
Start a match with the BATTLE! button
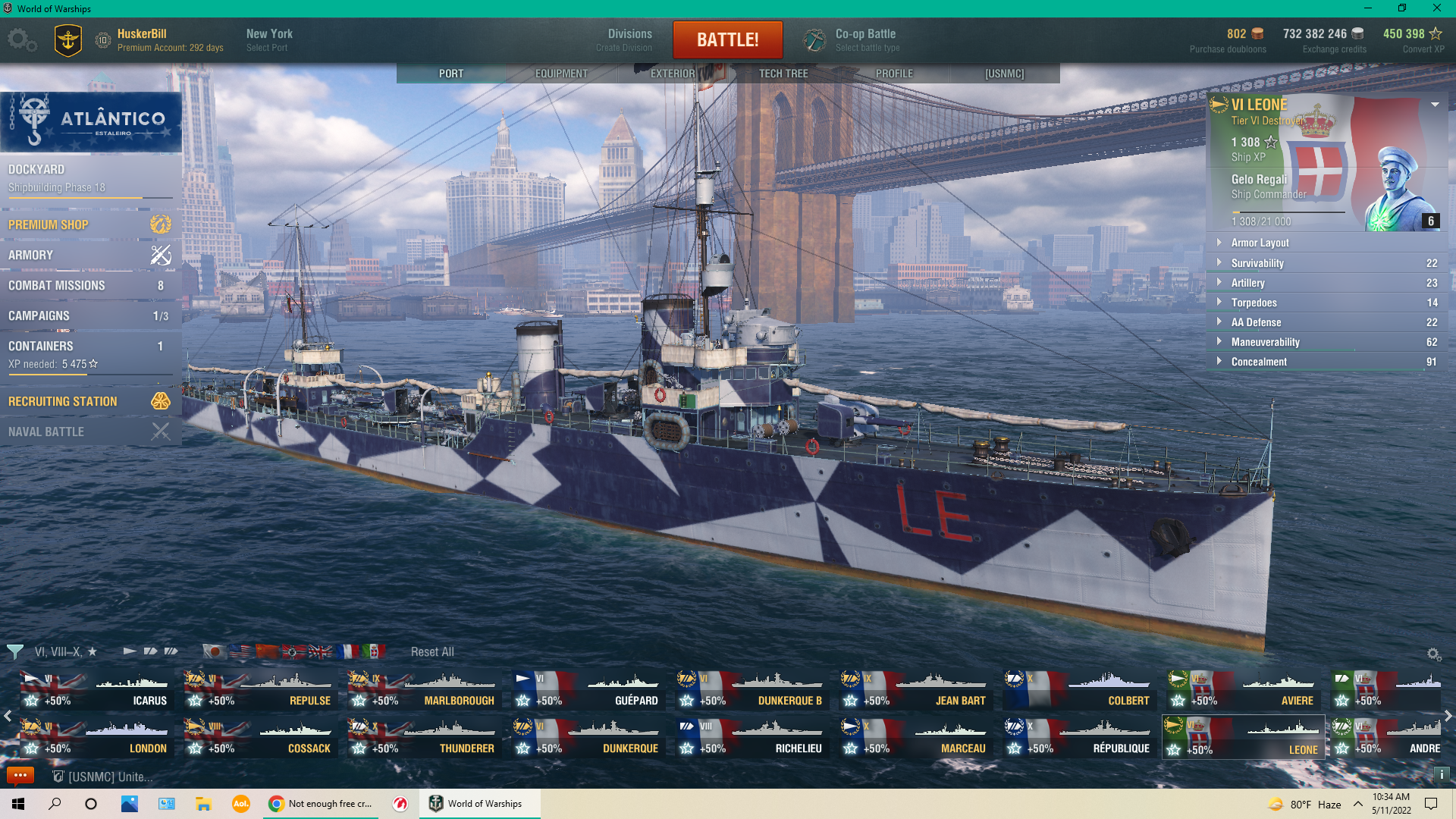[727, 39]
